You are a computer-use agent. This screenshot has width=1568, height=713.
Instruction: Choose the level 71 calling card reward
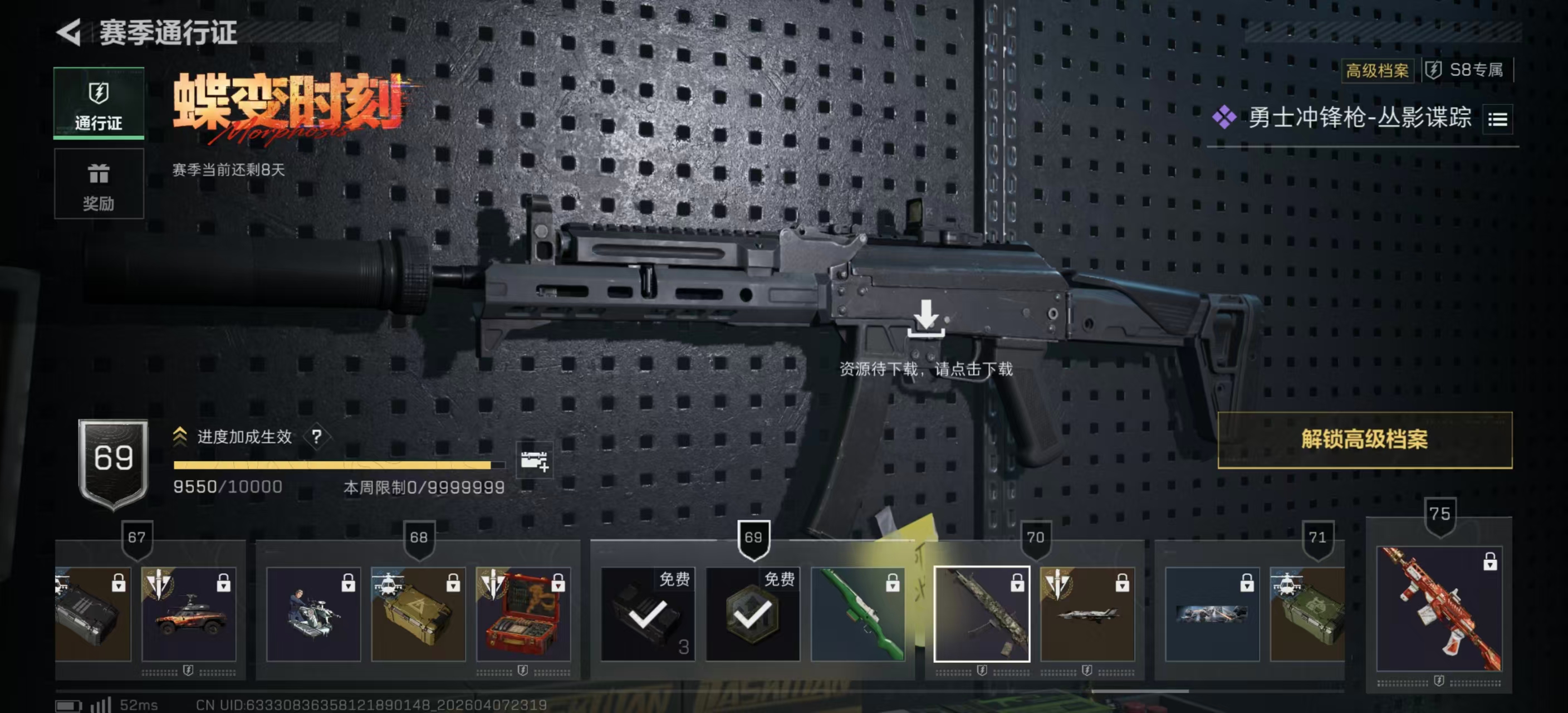click(1211, 614)
